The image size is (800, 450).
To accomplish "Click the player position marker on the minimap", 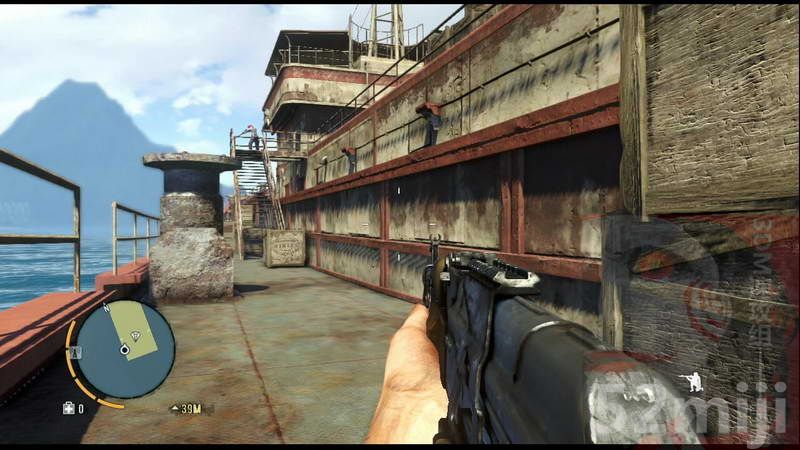I will 124,350.
